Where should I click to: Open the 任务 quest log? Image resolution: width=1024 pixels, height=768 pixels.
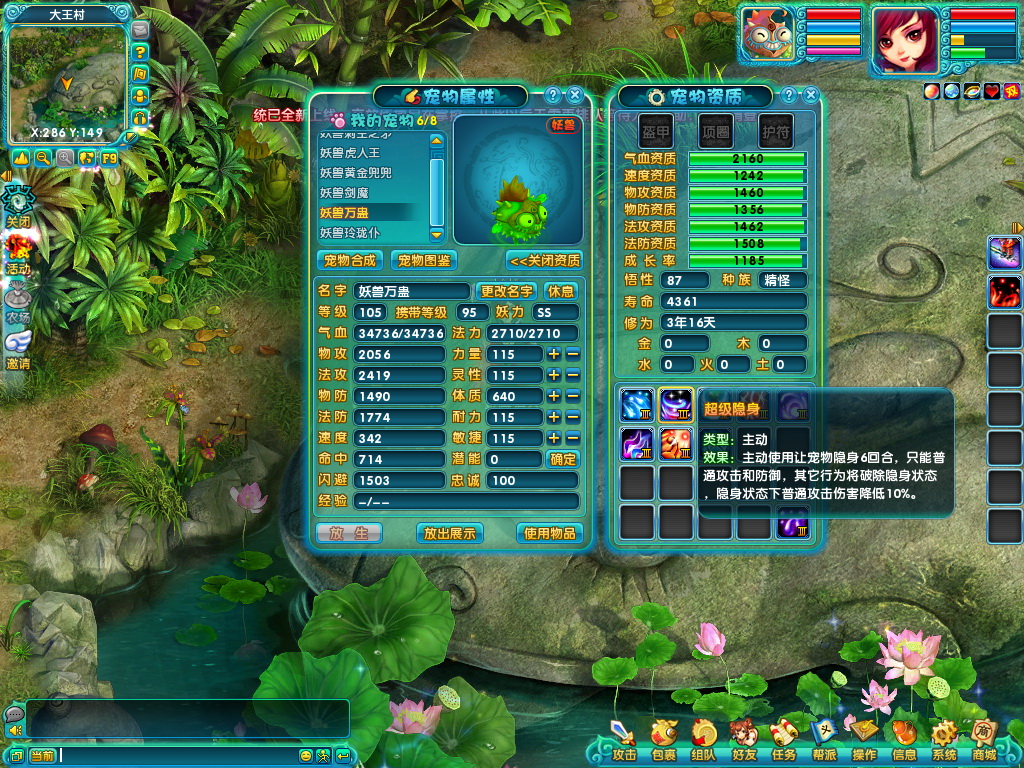[x=784, y=740]
